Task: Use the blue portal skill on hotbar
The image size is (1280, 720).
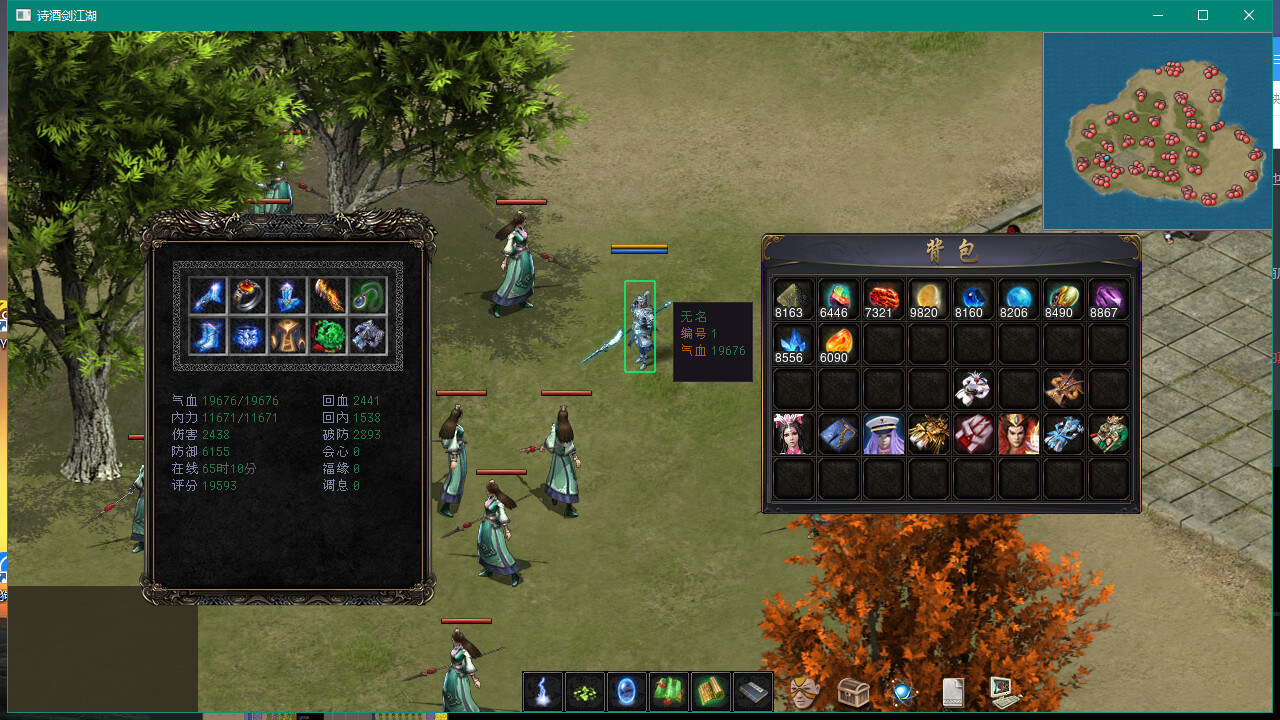Action: point(626,691)
